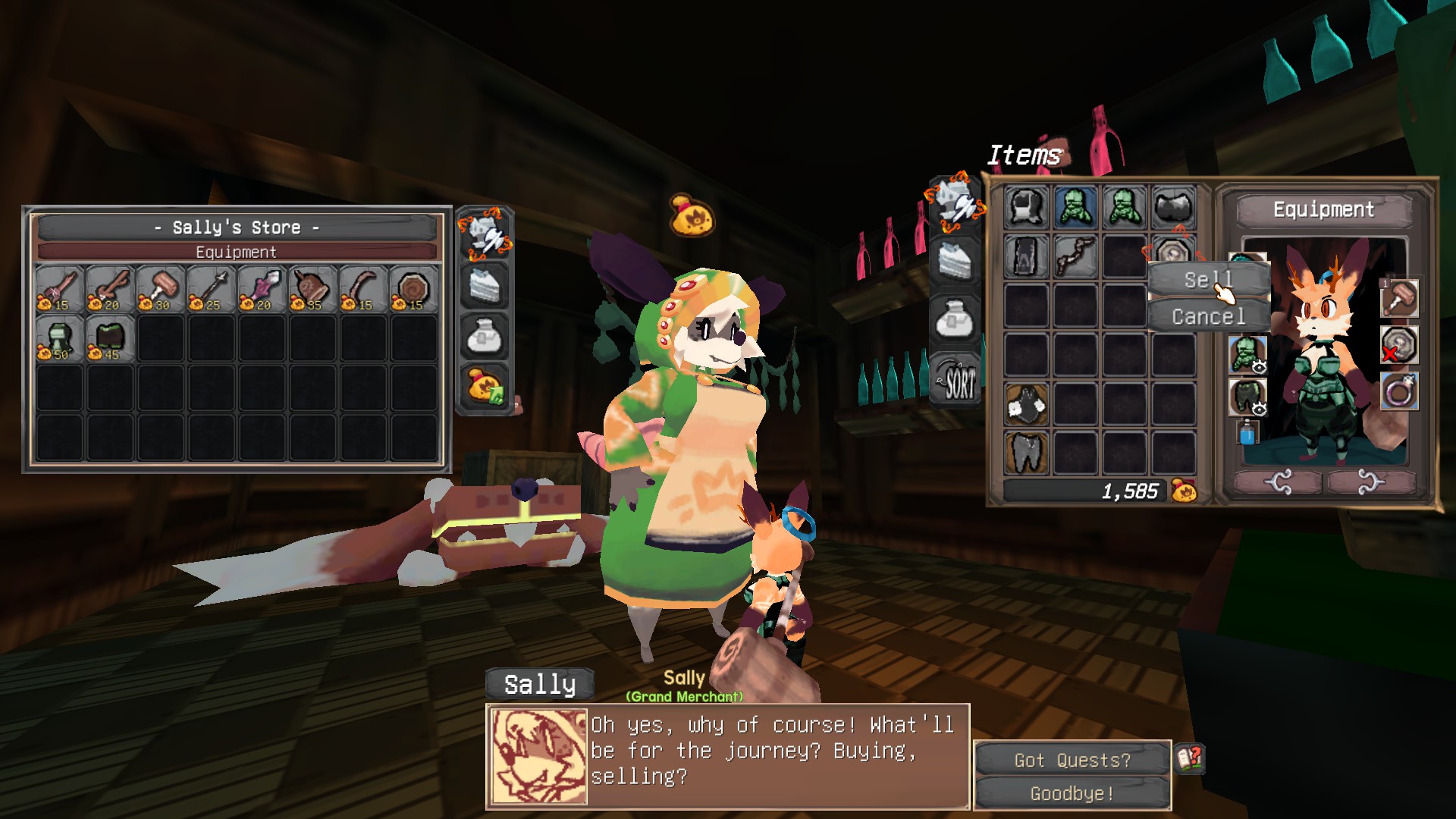The height and width of the screenshot is (819, 1456).
Task: Say Goodbye to Sally
Action: pyautogui.click(x=1072, y=793)
